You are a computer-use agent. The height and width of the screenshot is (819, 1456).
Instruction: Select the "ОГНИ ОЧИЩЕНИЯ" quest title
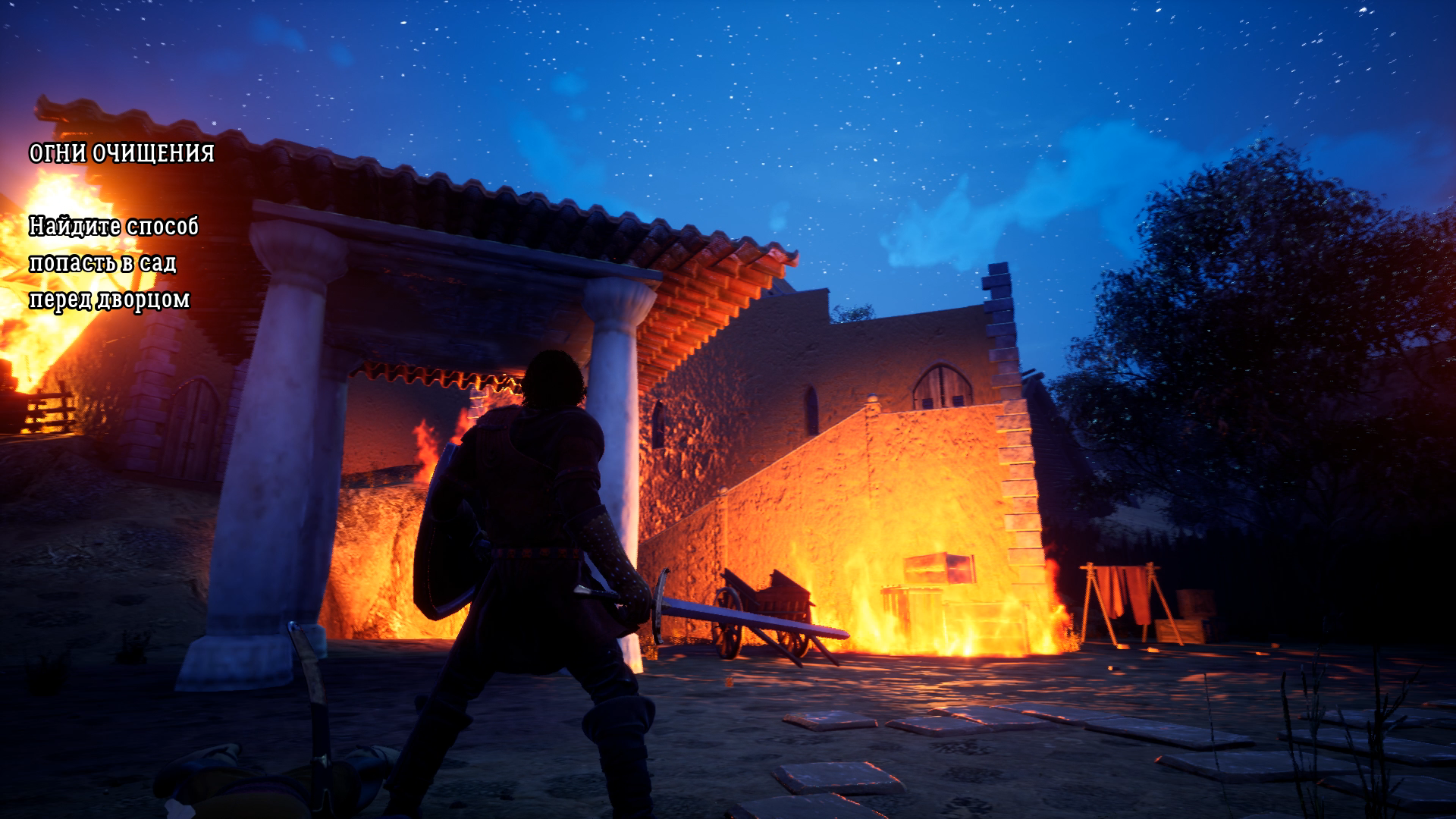click(x=121, y=154)
